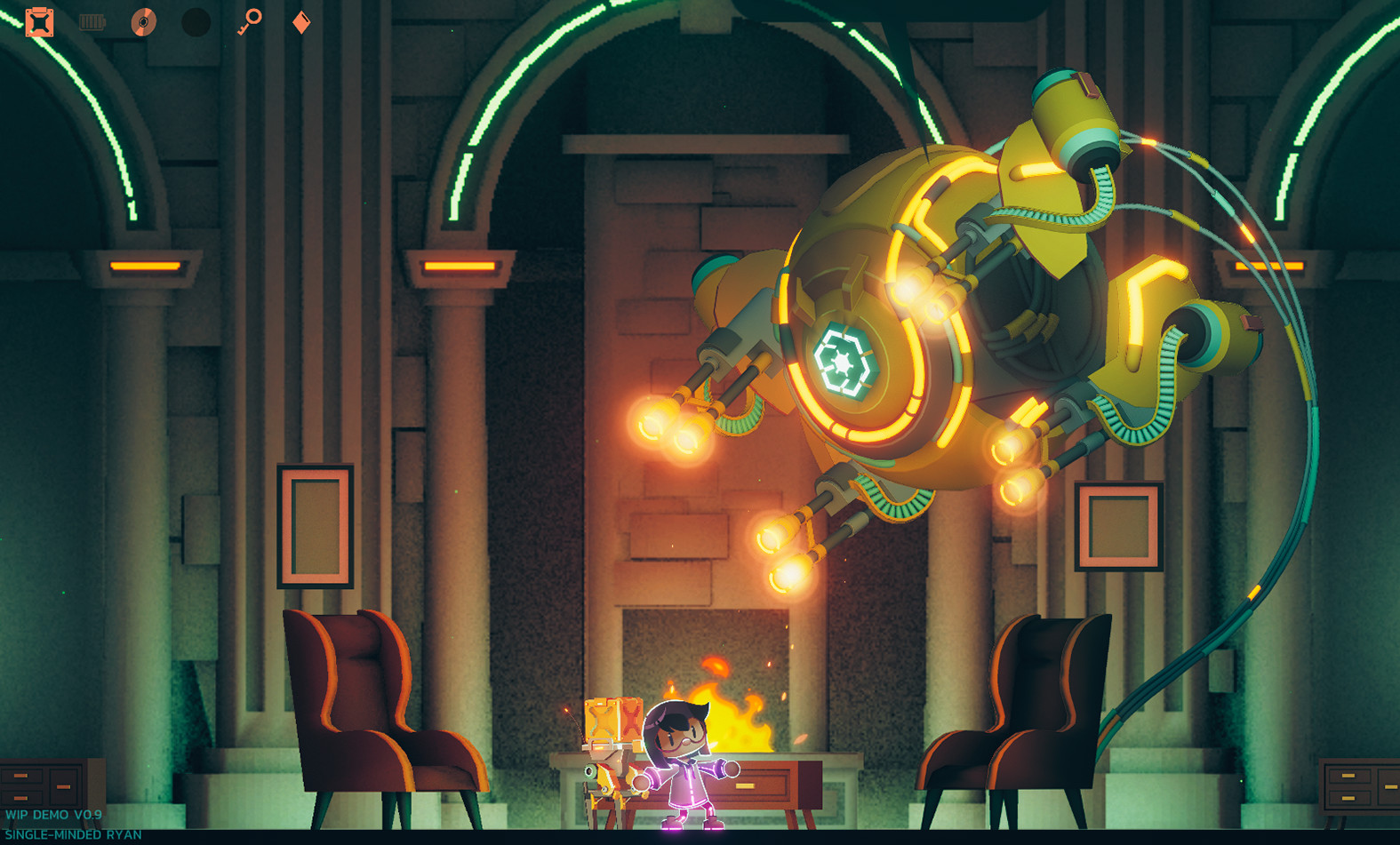This screenshot has width=1400, height=845.
Task: Select the orange frame on the right pillar wall
Action: (x=1118, y=524)
